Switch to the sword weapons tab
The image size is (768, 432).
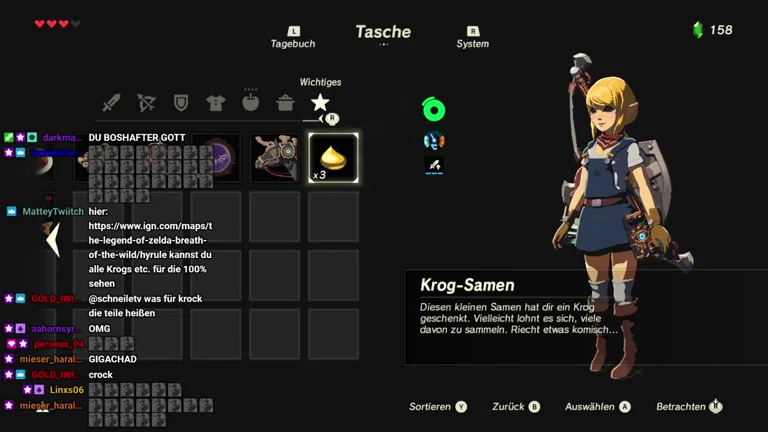coord(111,103)
